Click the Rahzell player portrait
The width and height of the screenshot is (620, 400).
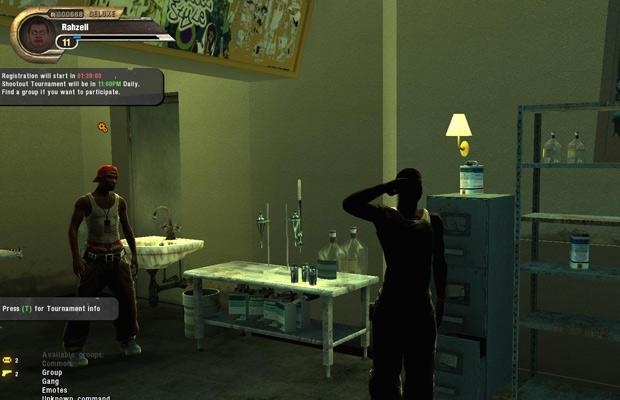click(36, 34)
